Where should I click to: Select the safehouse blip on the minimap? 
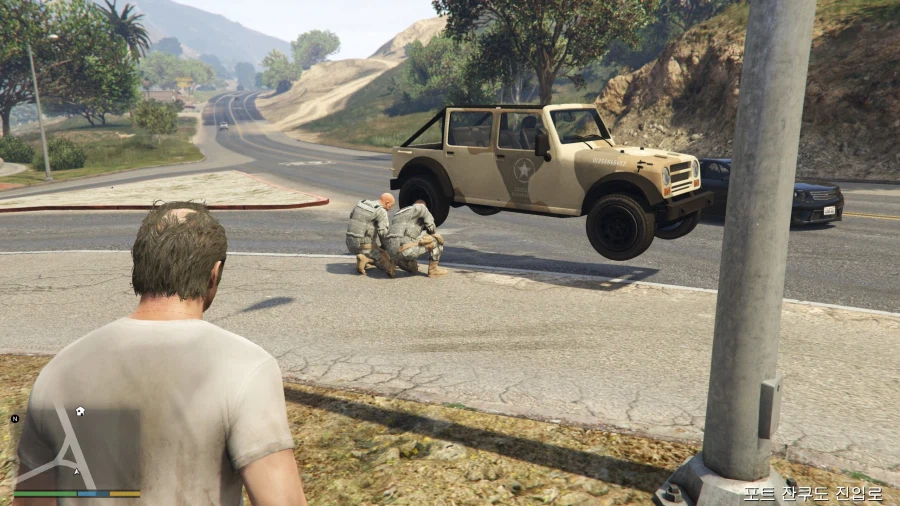[x=80, y=411]
